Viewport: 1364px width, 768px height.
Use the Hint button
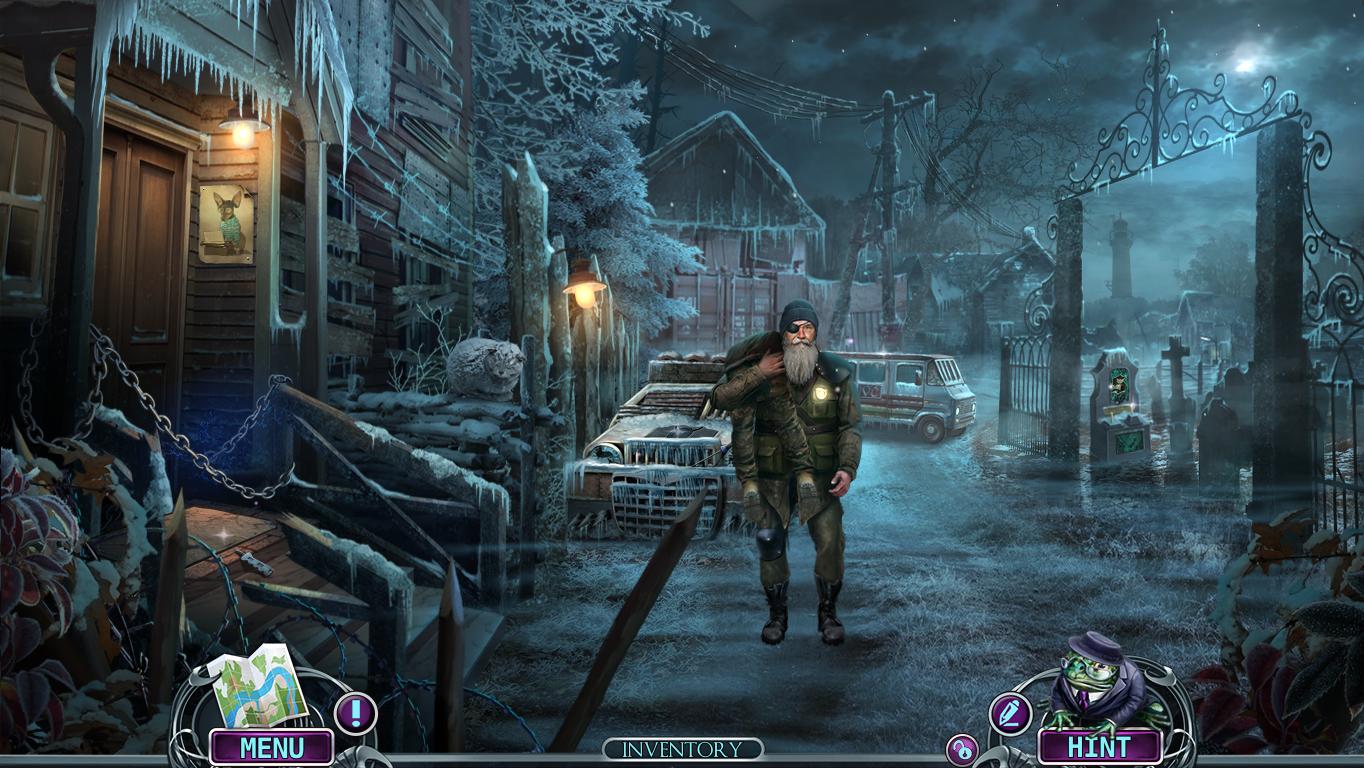point(1099,747)
